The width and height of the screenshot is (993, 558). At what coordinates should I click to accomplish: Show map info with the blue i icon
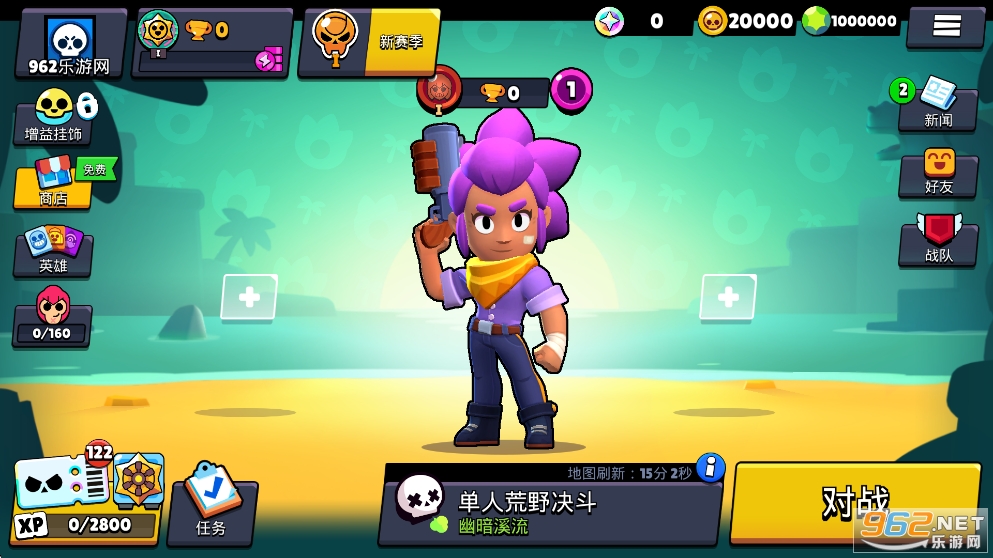click(710, 467)
